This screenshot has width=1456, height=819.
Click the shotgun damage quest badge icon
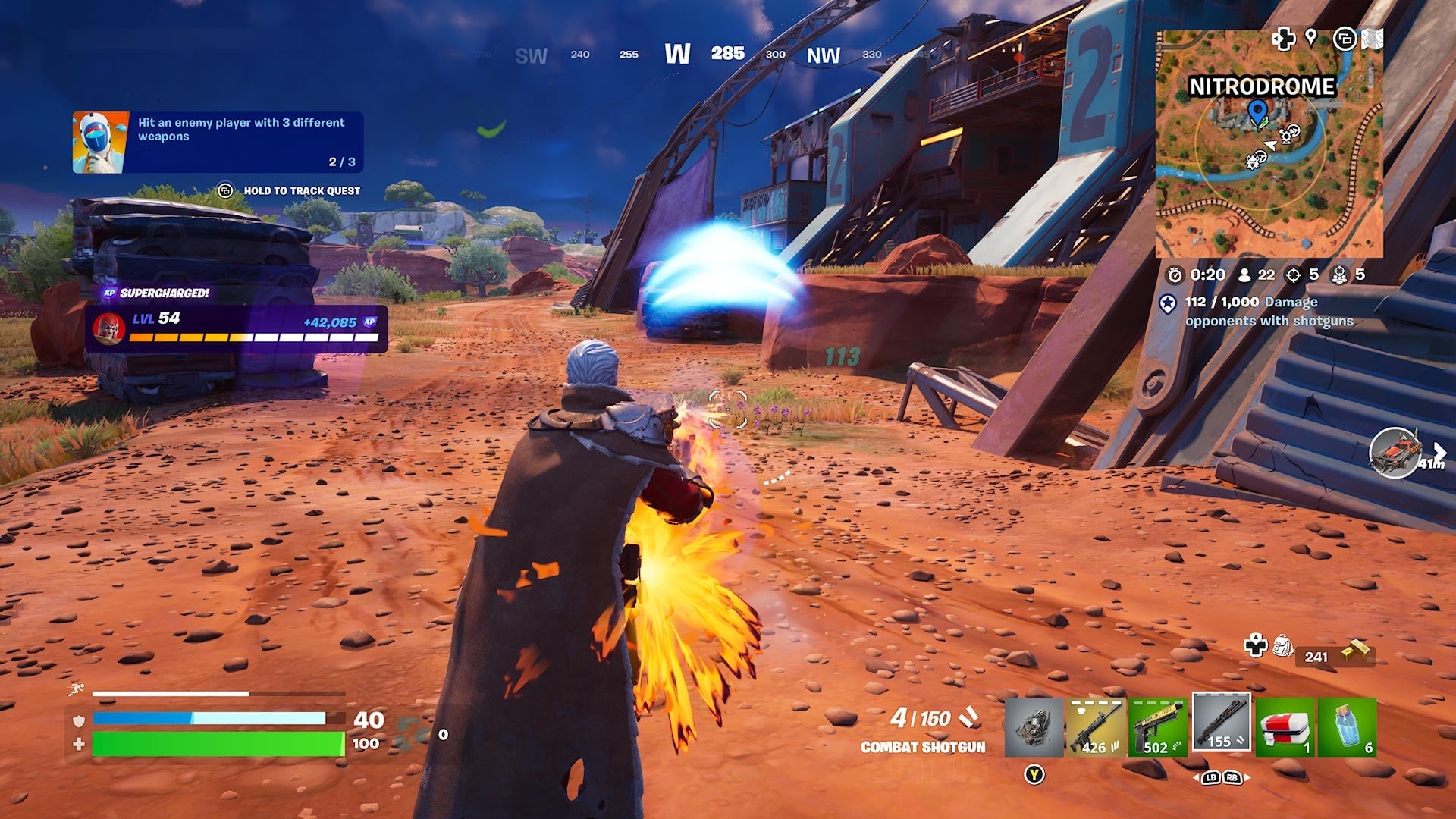(x=1168, y=304)
